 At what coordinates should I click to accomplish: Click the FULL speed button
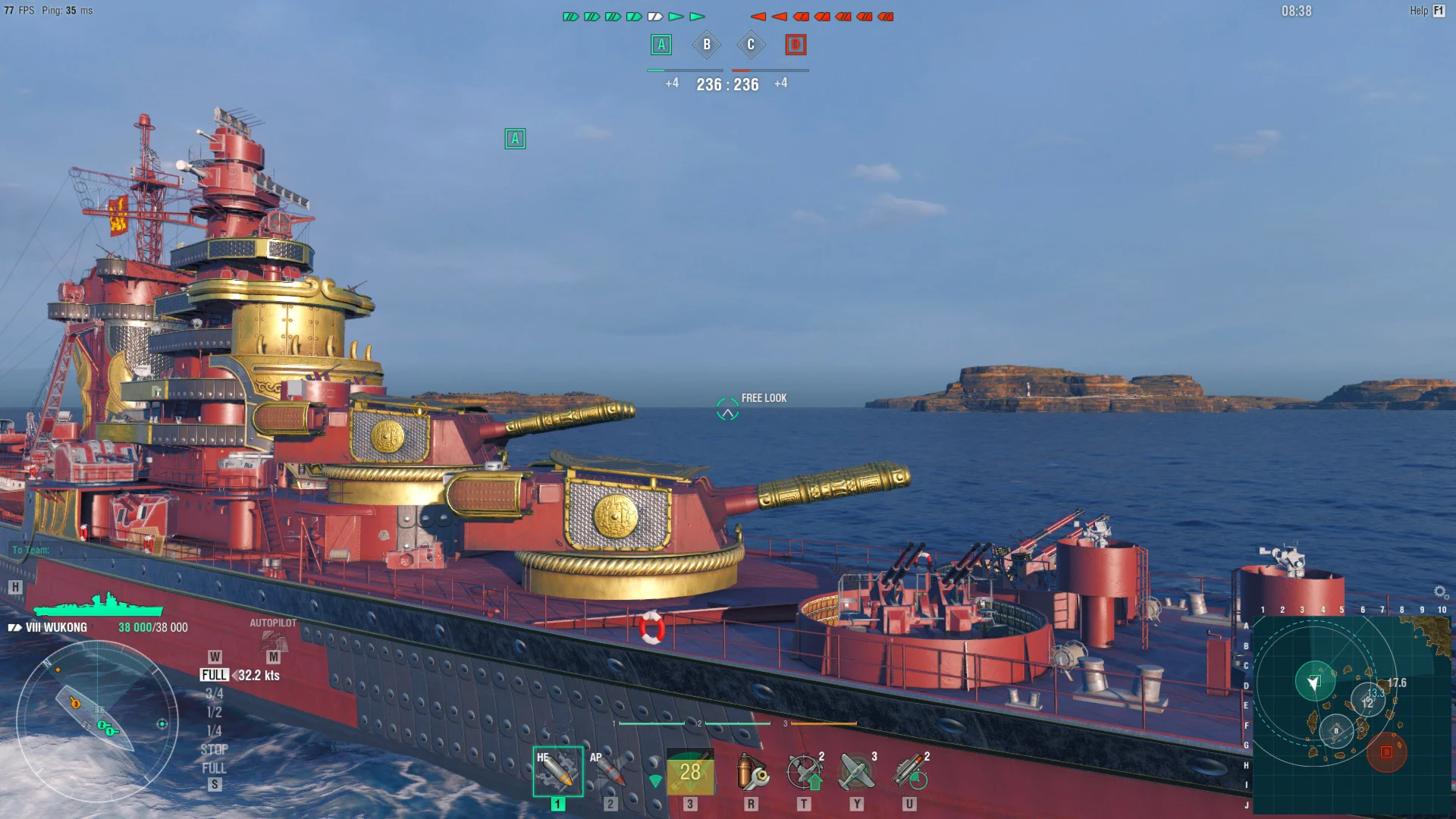216,673
